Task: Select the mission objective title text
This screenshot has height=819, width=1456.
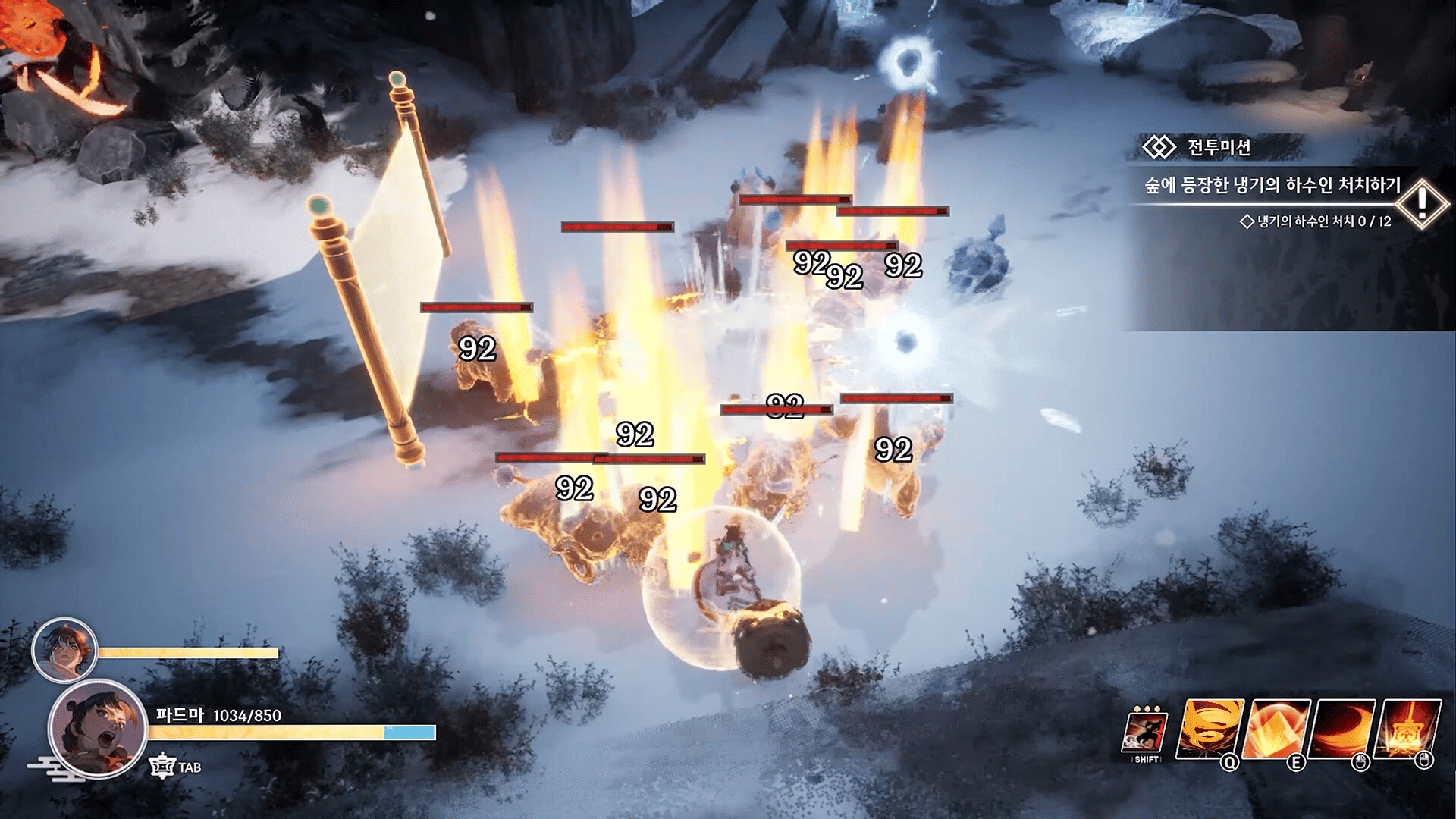Action: click(1272, 186)
